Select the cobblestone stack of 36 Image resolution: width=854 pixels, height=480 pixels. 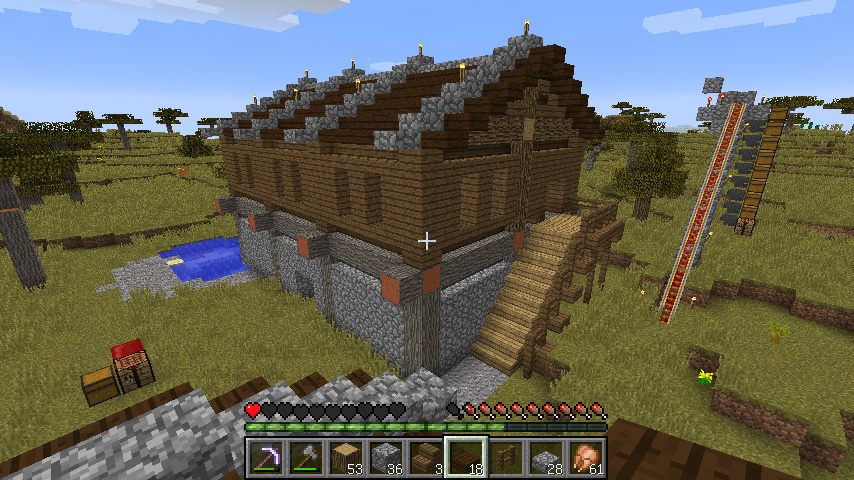(387, 458)
